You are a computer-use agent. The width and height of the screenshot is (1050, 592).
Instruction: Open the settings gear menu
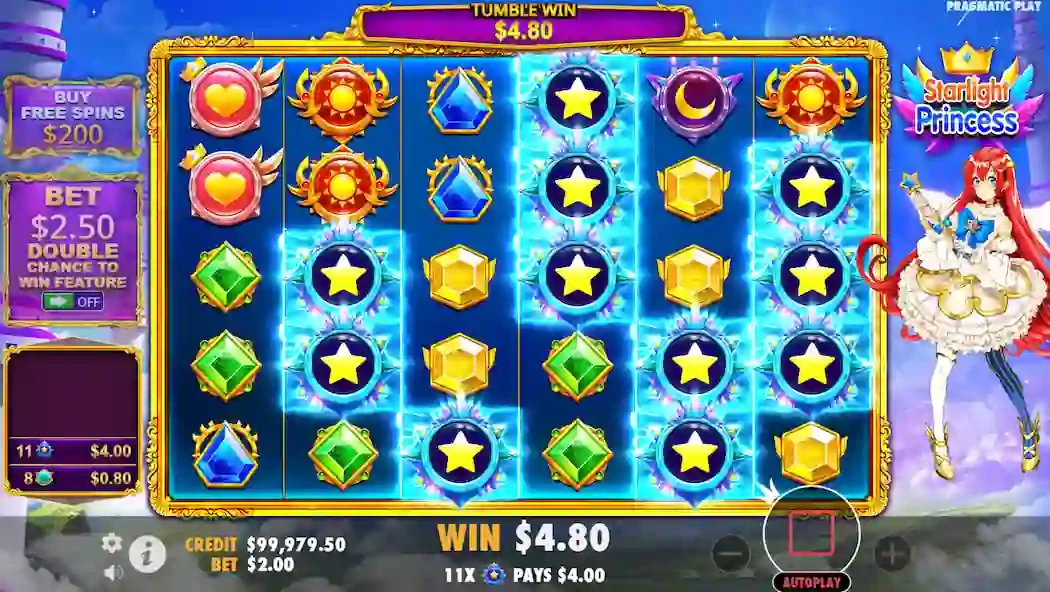tap(112, 543)
